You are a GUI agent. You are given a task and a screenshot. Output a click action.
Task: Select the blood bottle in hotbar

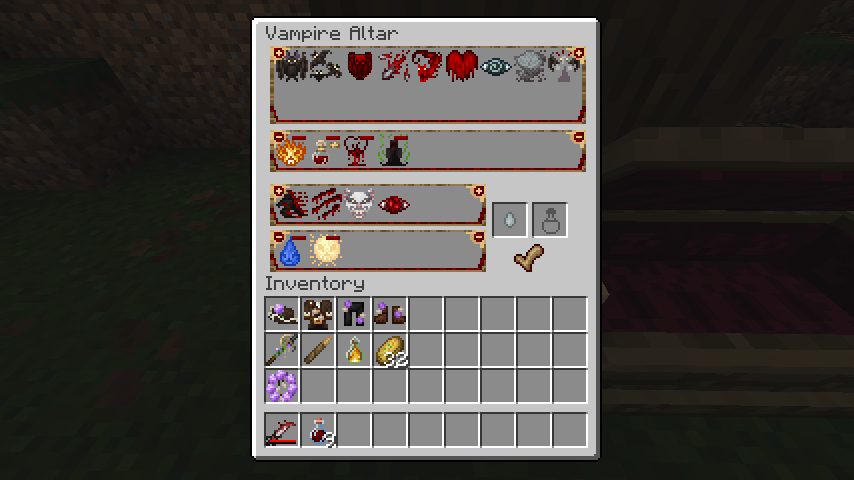click(319, 431)
